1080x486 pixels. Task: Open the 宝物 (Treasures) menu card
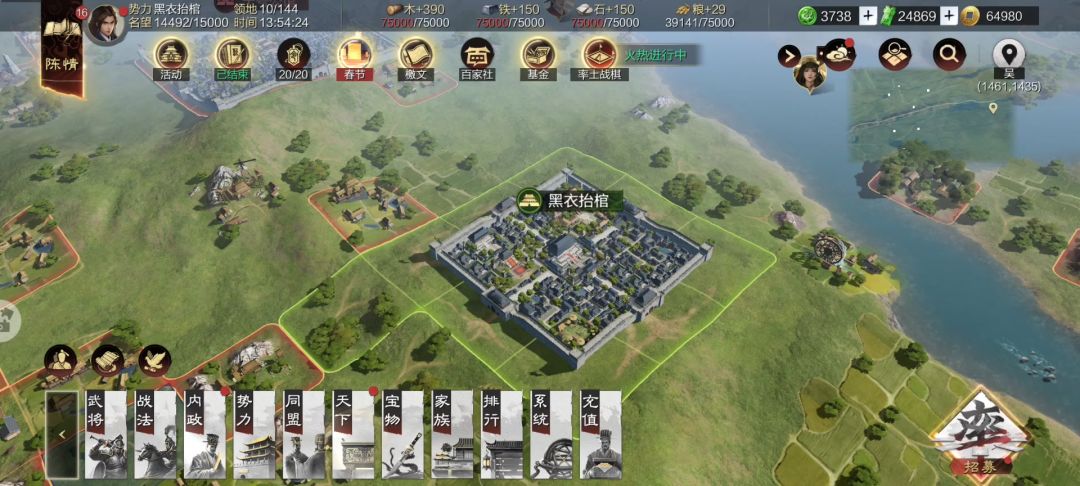click(403, 434)
